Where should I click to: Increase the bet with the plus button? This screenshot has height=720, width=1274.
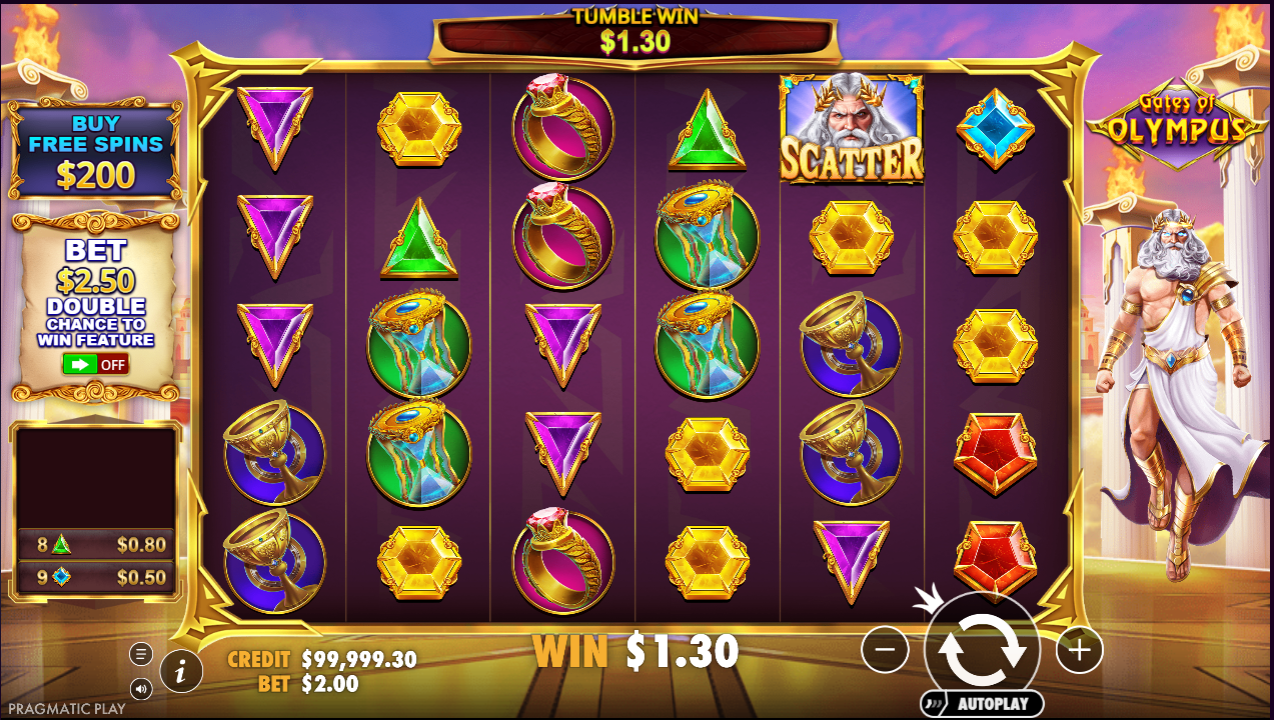click(x=1079, y=651)
